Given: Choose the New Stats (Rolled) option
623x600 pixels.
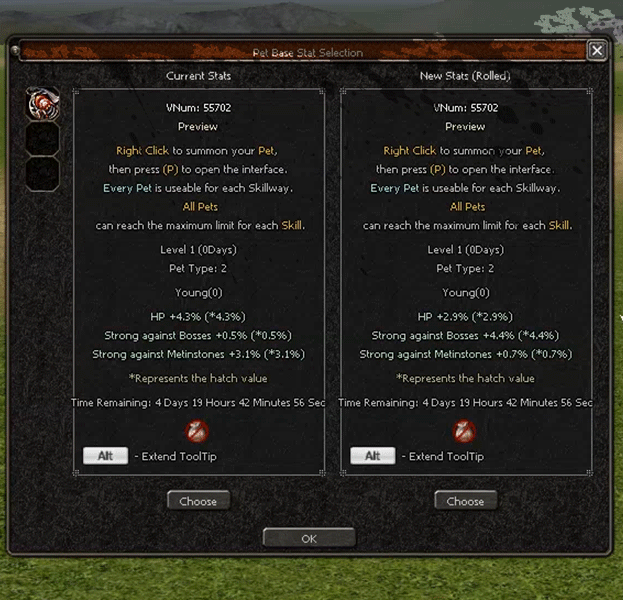Looking at the screenshot, I should [x=465, y=501].
